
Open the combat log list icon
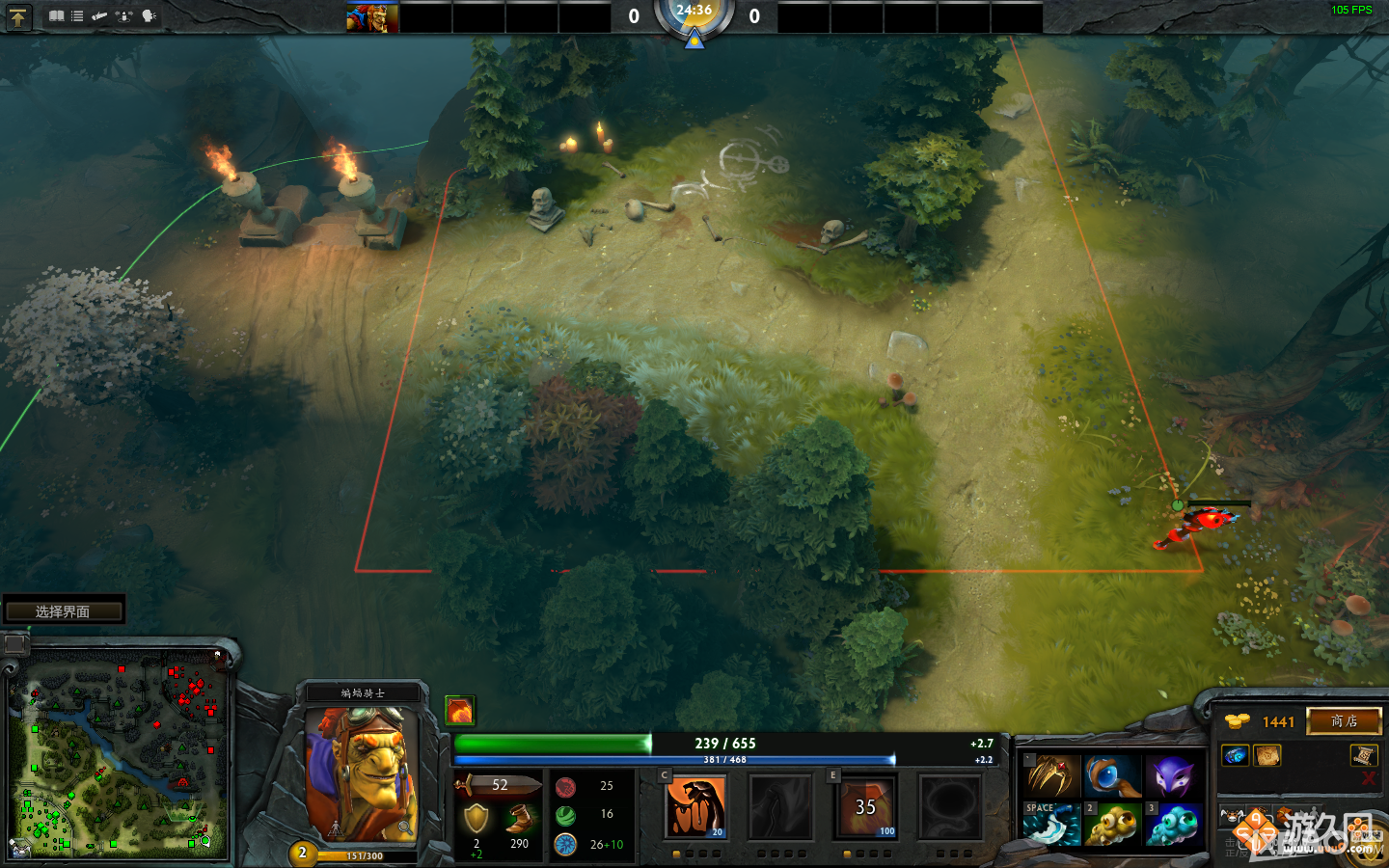pyautogui.click(x=77, y=15)
